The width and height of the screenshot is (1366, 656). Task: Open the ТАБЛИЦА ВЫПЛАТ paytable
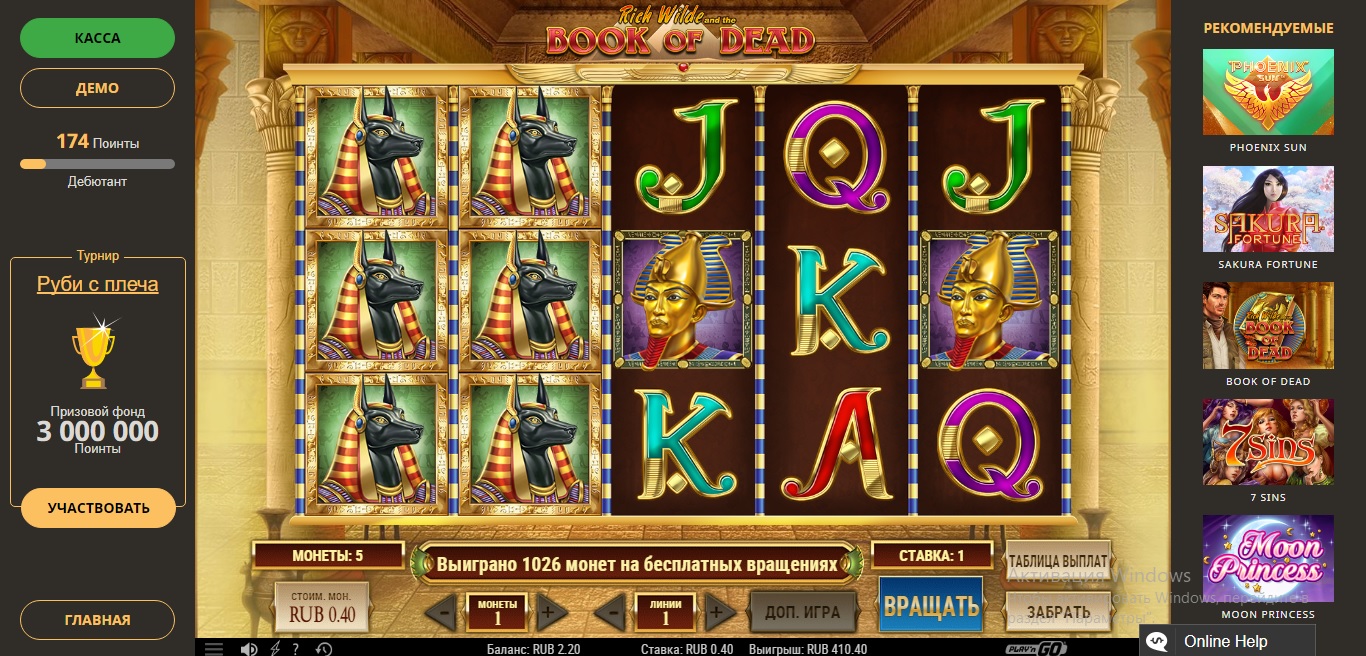click(1057, 561)
